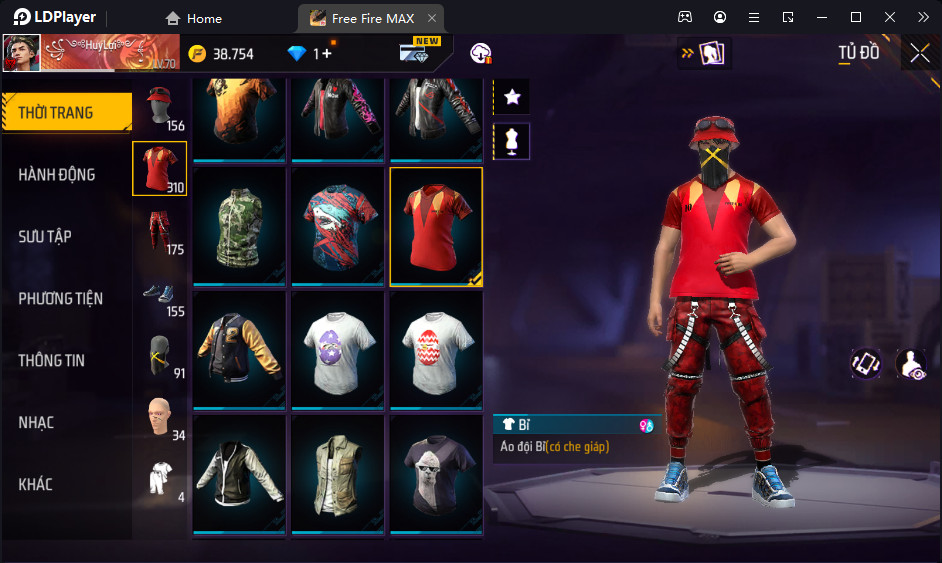Close the Free Fire MAX tab
942x563 pixels.
click(431, 18)
